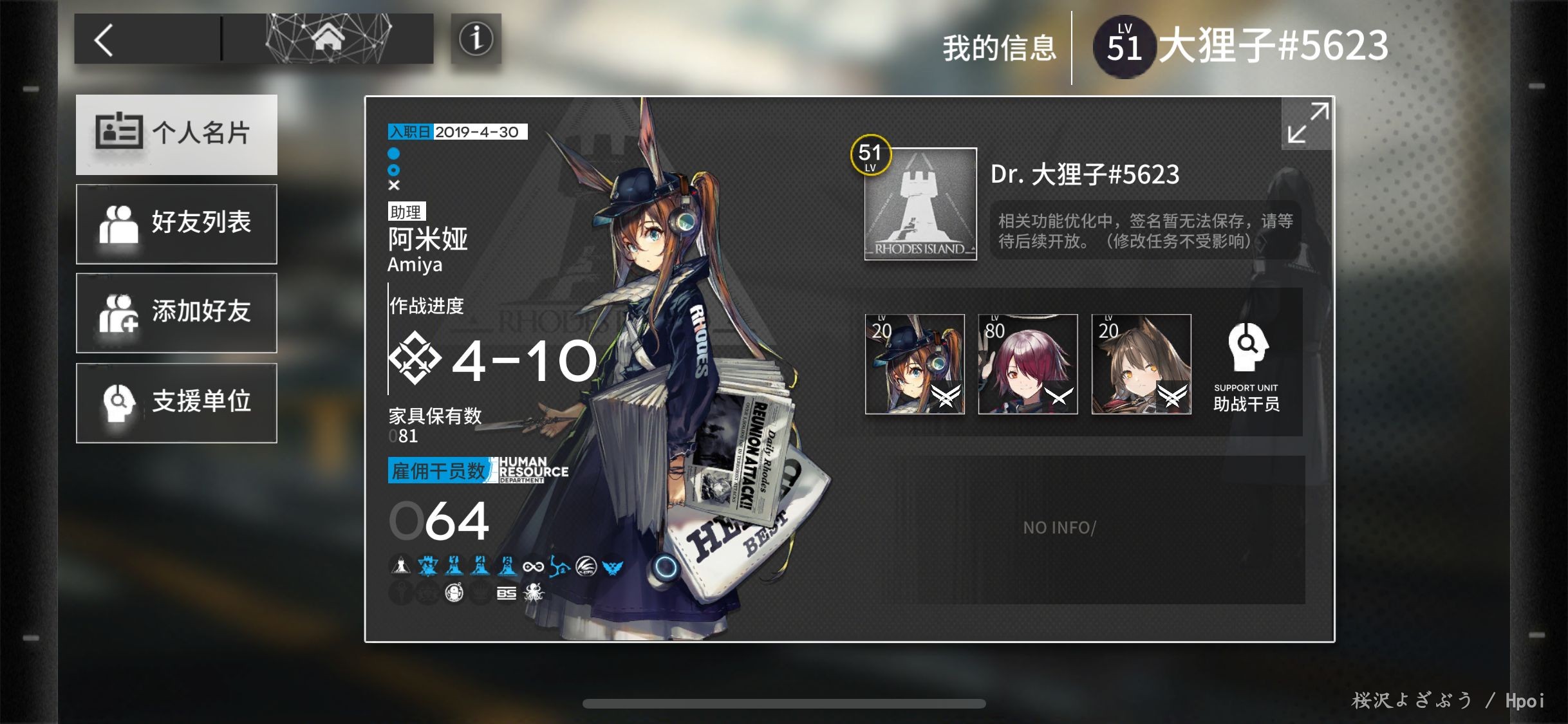Click the Dr. 大狸子#5623 name
This screenshot has height=724, width=1568.
1085,174
